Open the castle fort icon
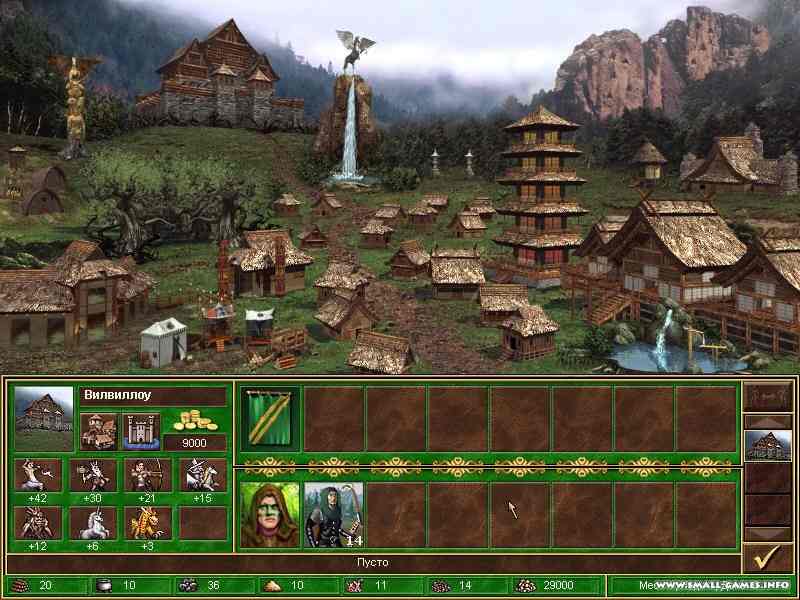Image resolution: width=800 pixels, height=600 pixels. tap(140, 431)
